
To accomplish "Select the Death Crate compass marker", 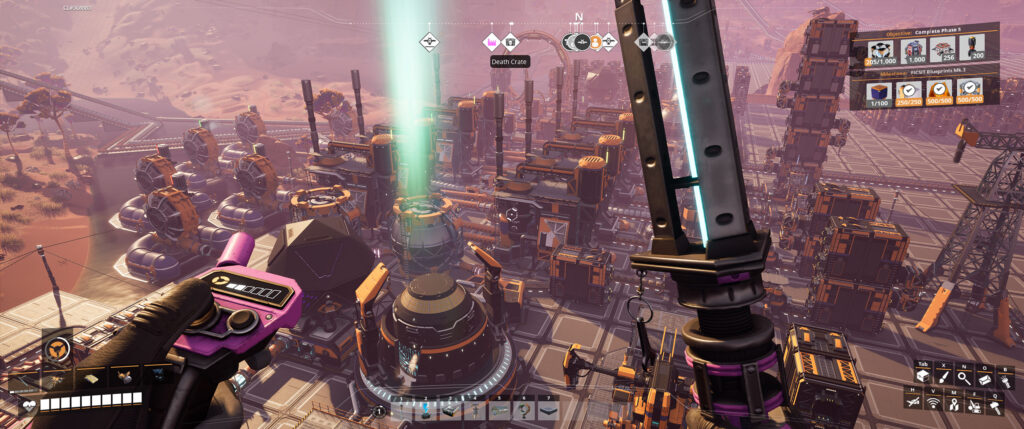I will 510,42.
